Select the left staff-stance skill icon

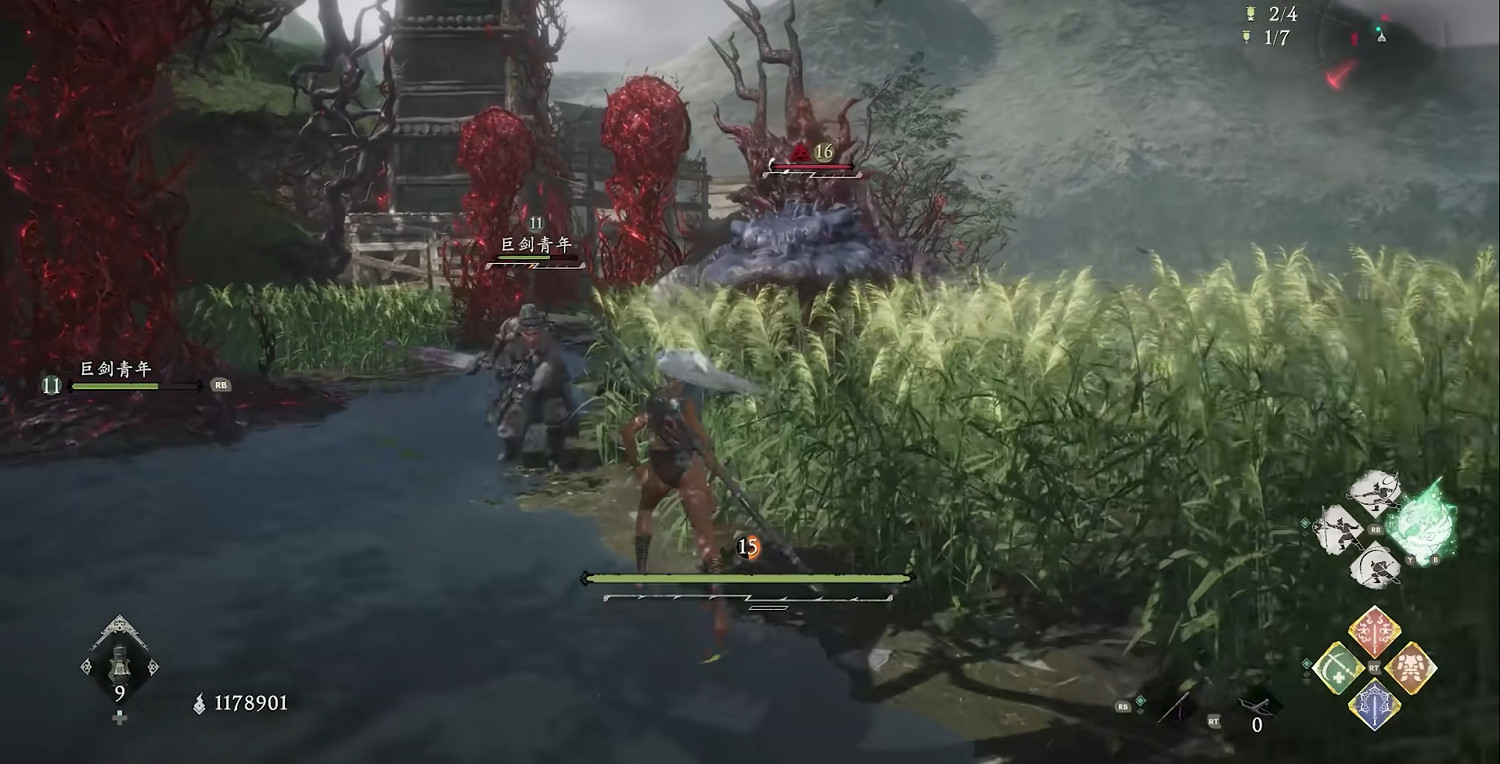[x=1337, y=529]
